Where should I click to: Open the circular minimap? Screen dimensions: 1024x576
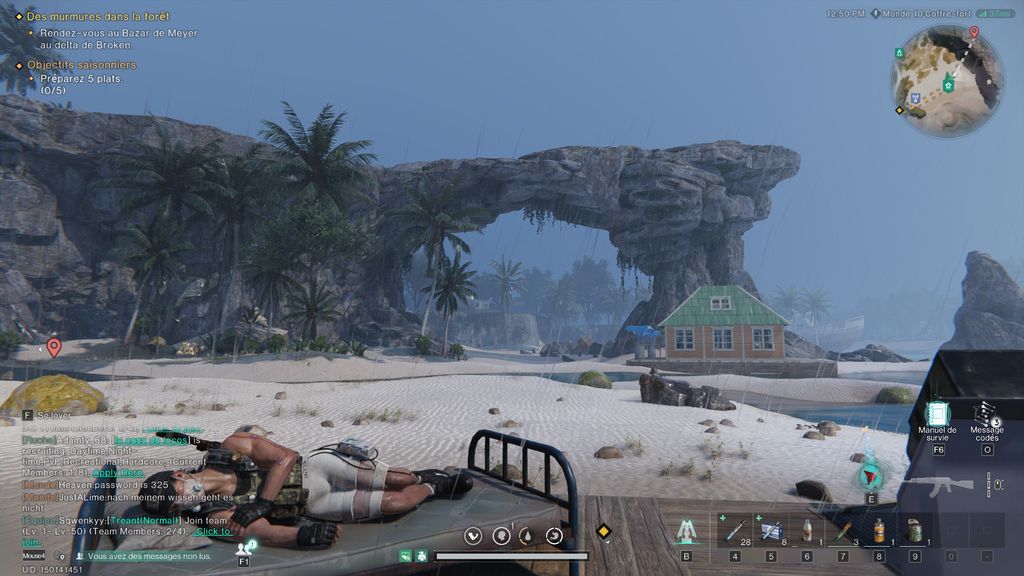pyautogui.click(x=946, y=80)
